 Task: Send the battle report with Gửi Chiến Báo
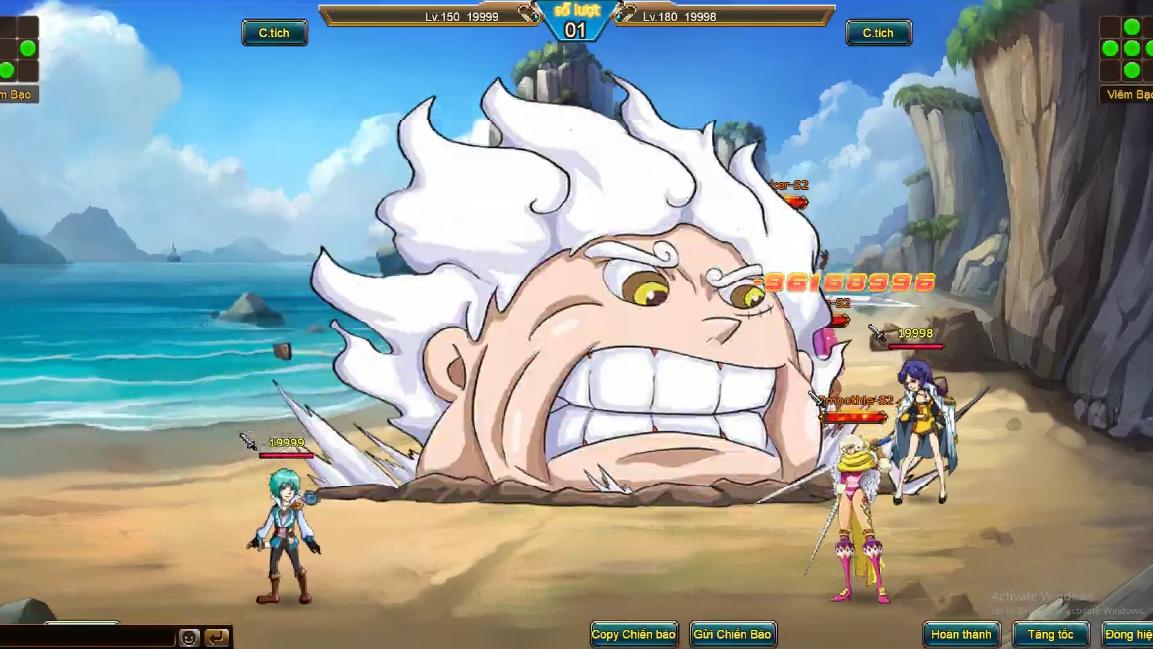[x=733, y=634]
